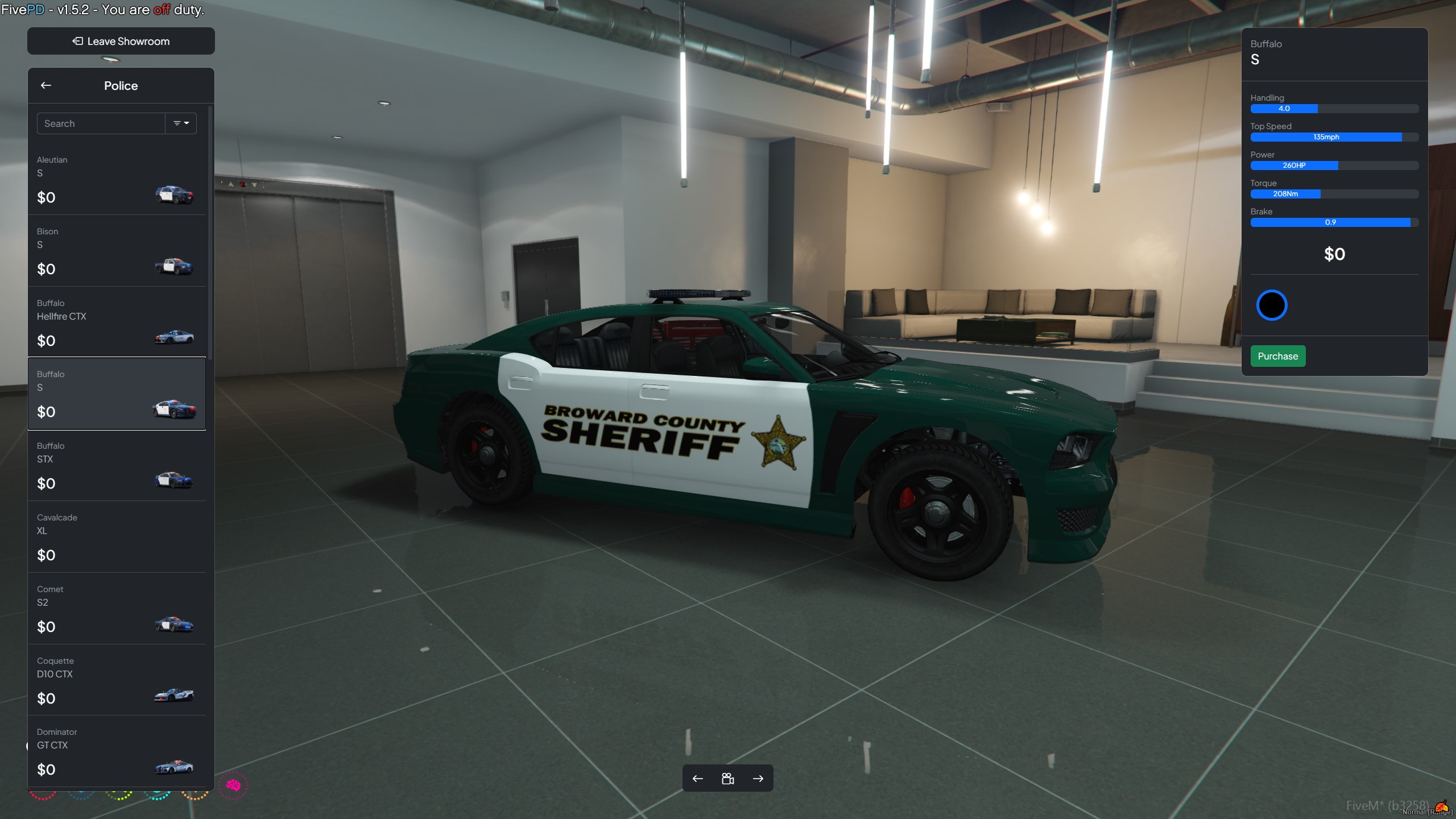Click the exit icon on Leave Showroom button
The width and height of the screenshot is (1456, 819).
[x=77, y=41]
